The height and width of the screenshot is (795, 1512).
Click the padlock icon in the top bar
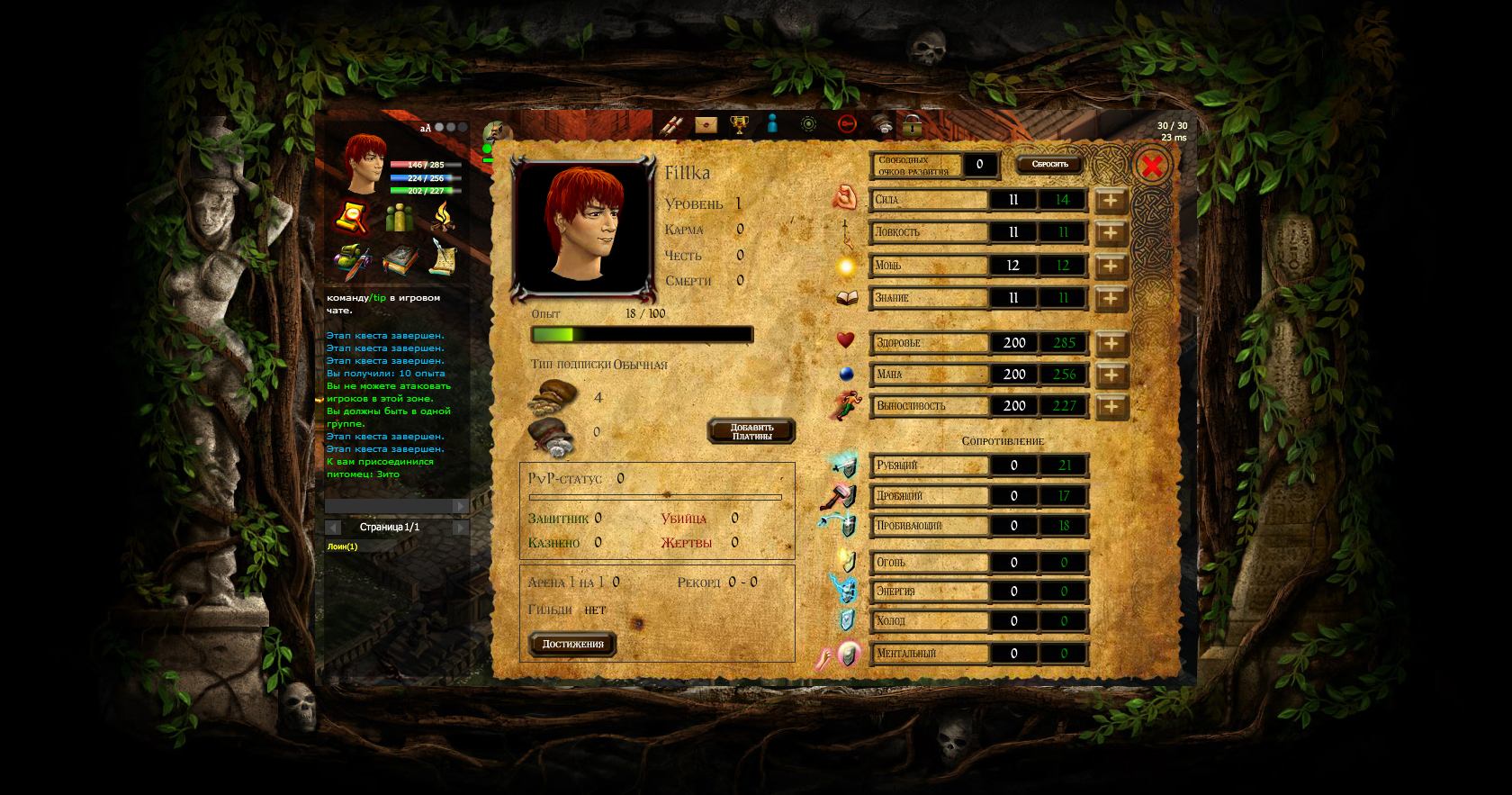pos(913,125)
